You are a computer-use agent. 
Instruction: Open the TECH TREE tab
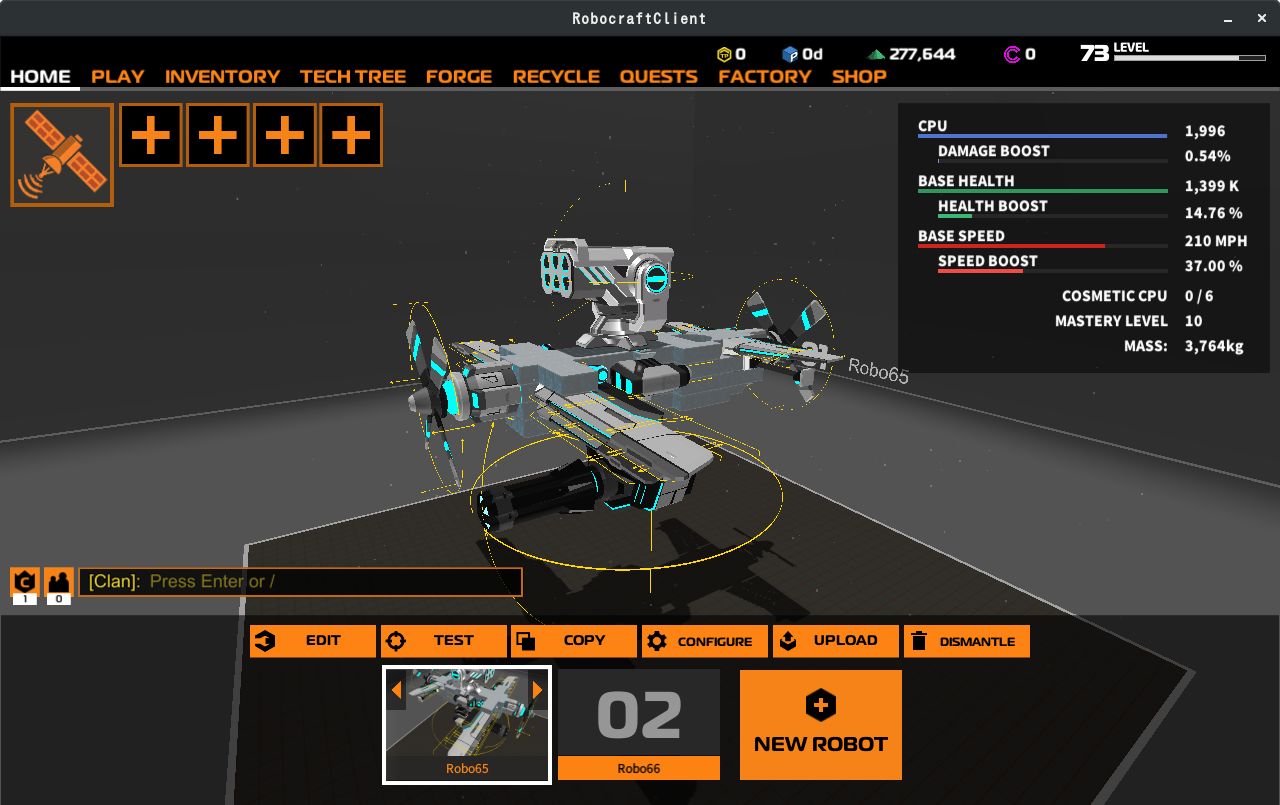[353, 77]
